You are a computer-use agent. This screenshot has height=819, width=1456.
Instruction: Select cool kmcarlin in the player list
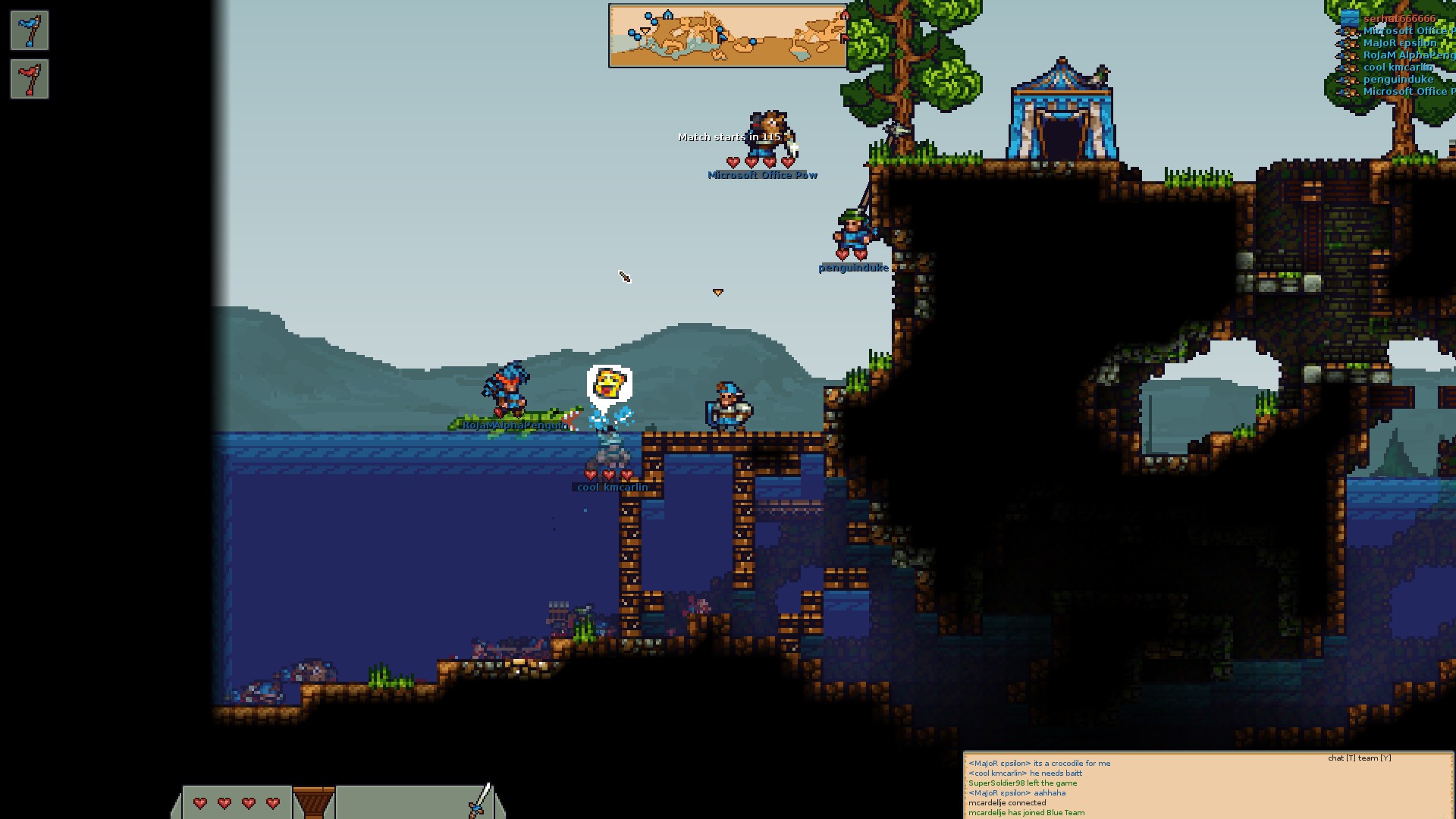(1398, 67)
